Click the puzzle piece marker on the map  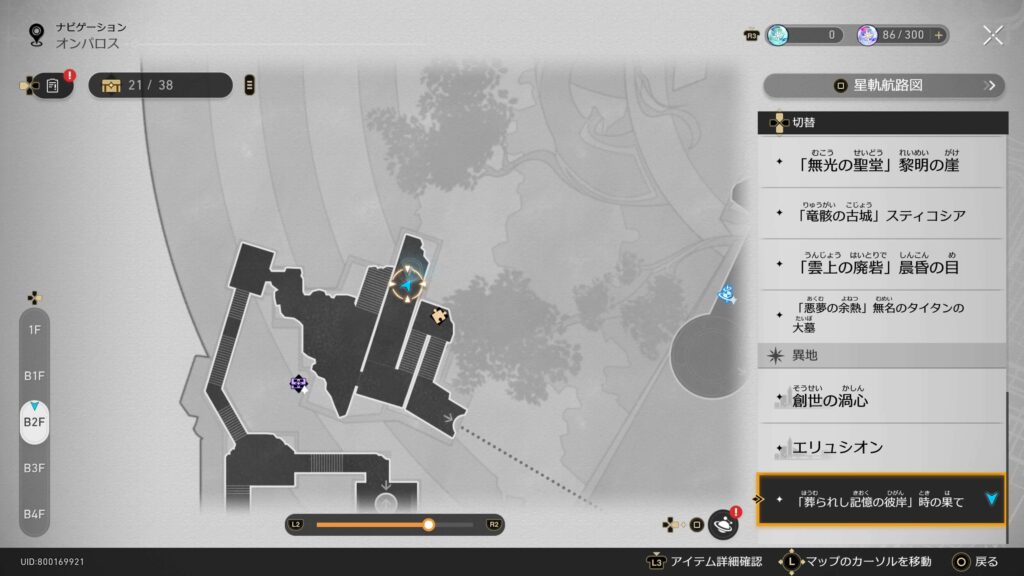point(439,316)
